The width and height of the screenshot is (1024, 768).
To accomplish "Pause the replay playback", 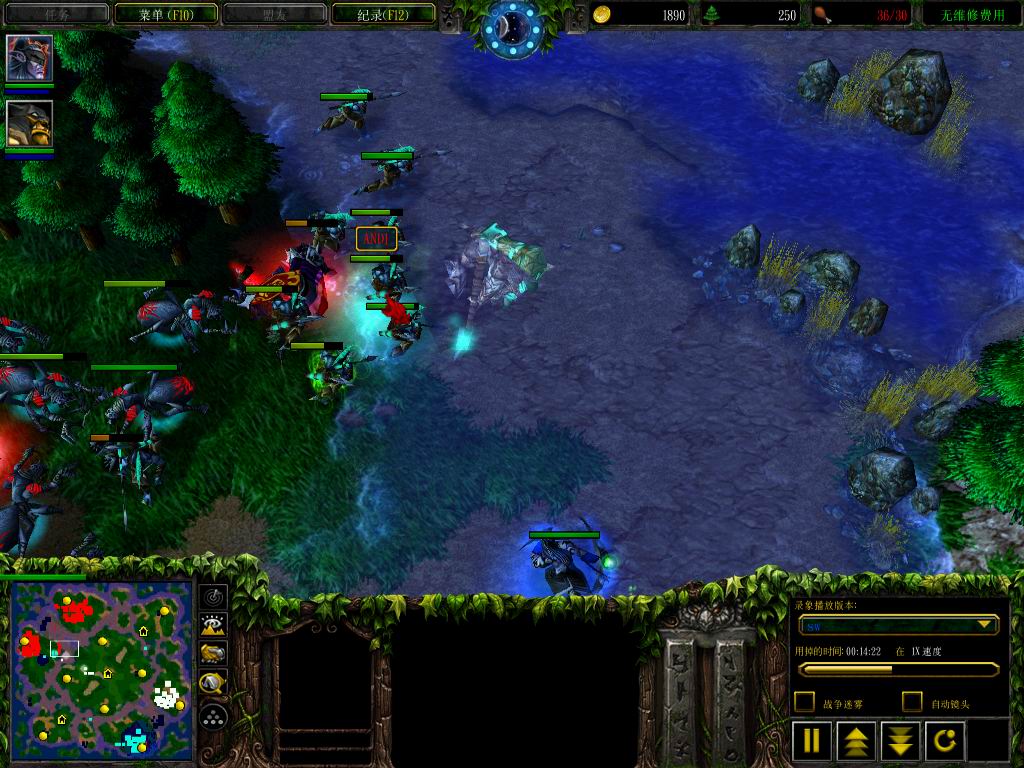I will point(812,741).
